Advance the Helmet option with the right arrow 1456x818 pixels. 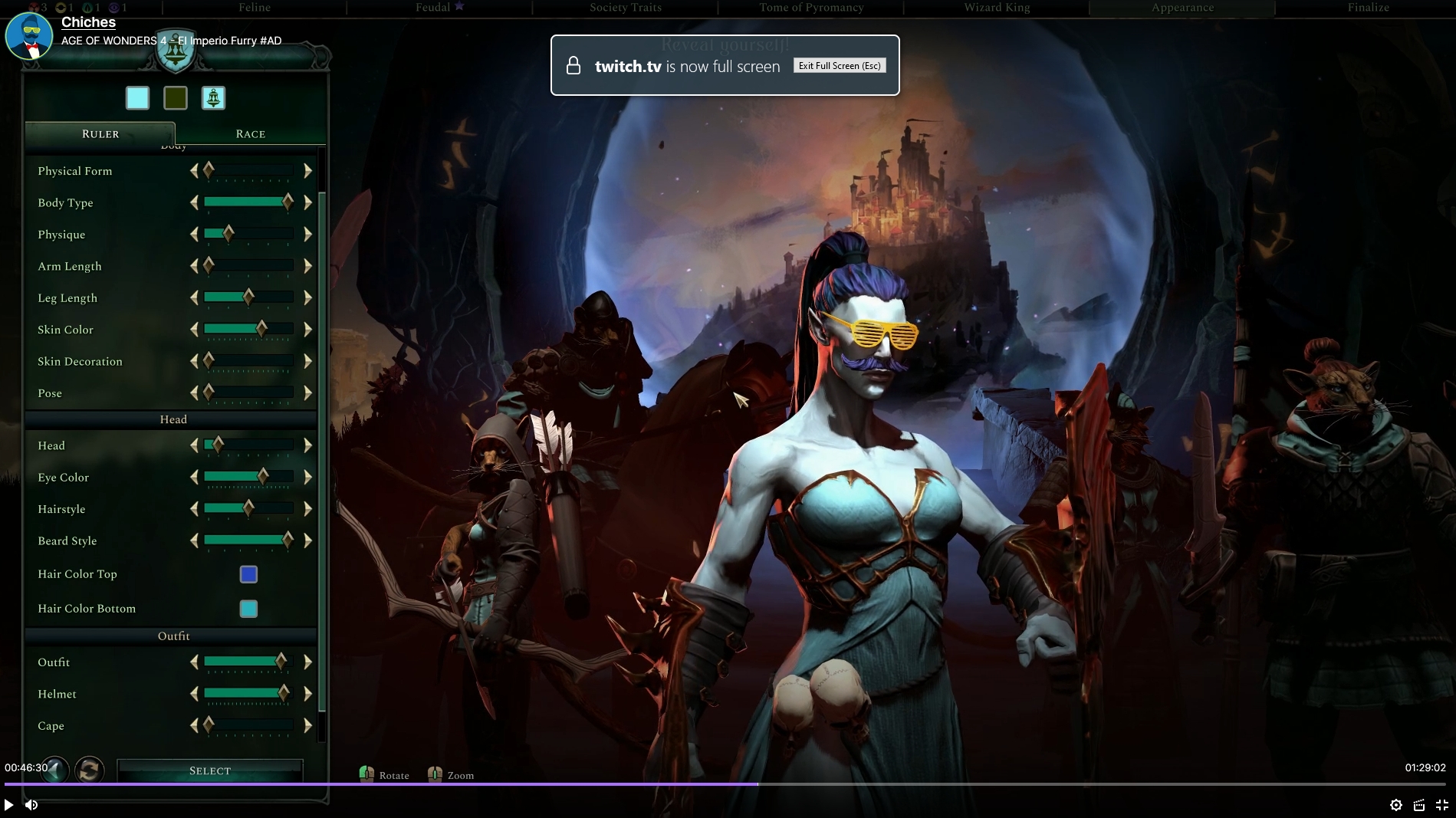point(307,694)
